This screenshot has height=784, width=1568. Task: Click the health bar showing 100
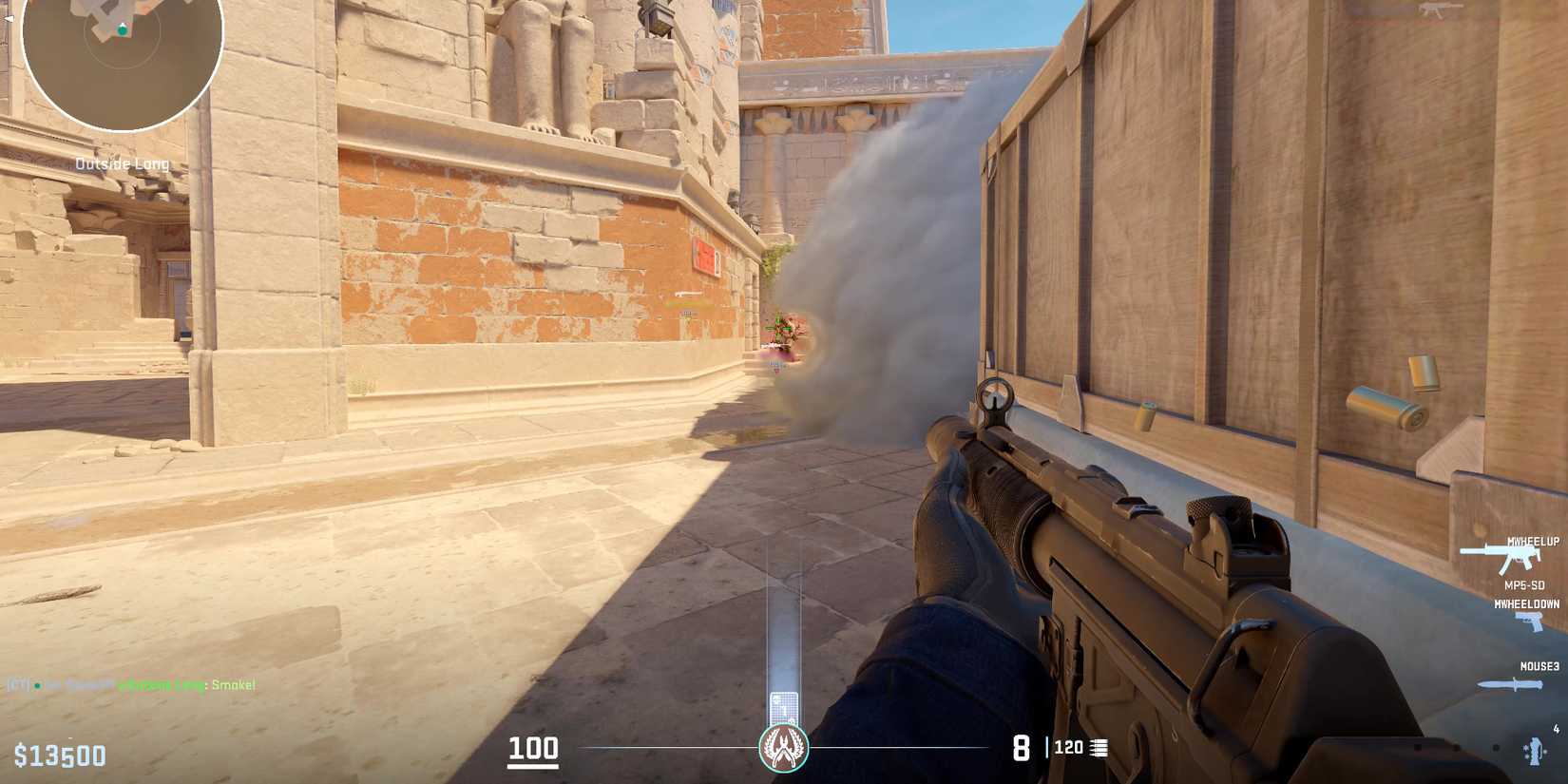[x=534, y=748]
